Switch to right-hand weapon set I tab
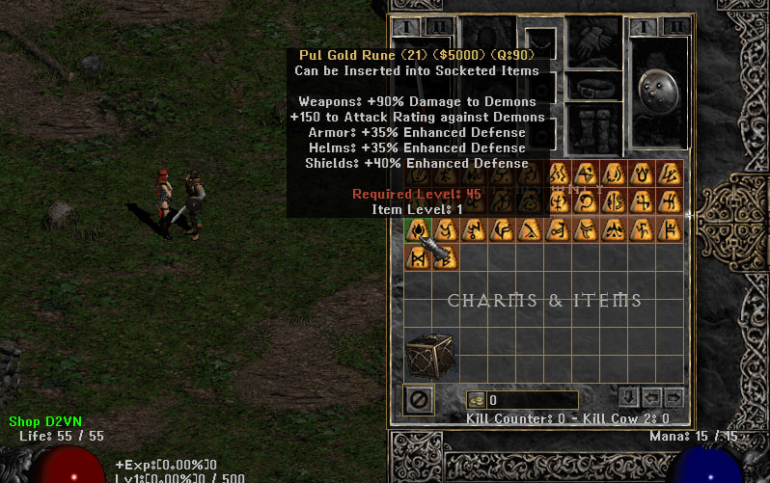 coord(643,26)
